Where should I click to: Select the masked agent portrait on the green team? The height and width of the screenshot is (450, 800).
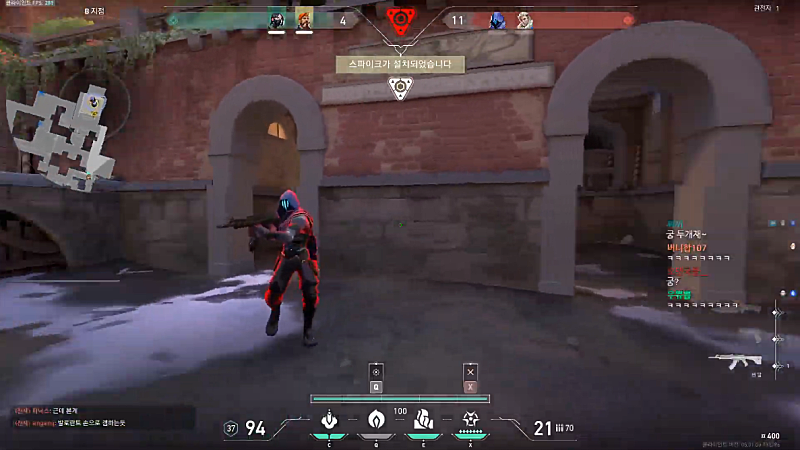(277, 20)
